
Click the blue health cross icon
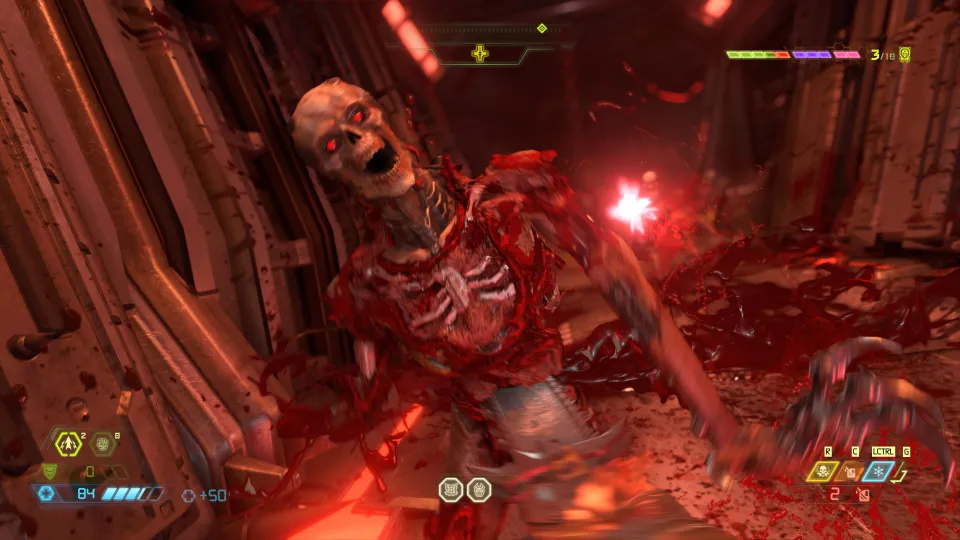pyautogui.click(x=44, y=493)
